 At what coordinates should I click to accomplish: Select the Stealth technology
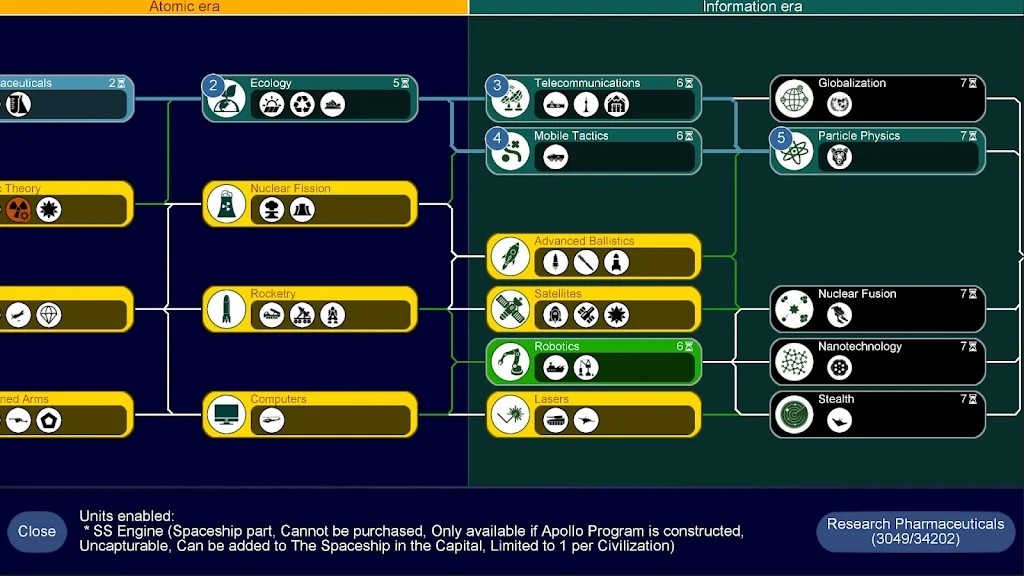877,414
